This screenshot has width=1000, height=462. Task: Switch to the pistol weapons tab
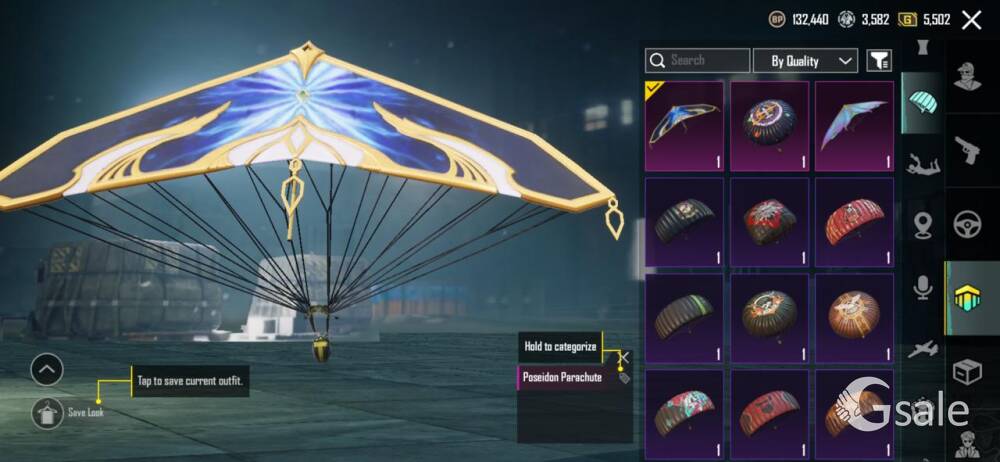[x=968, y=150]
